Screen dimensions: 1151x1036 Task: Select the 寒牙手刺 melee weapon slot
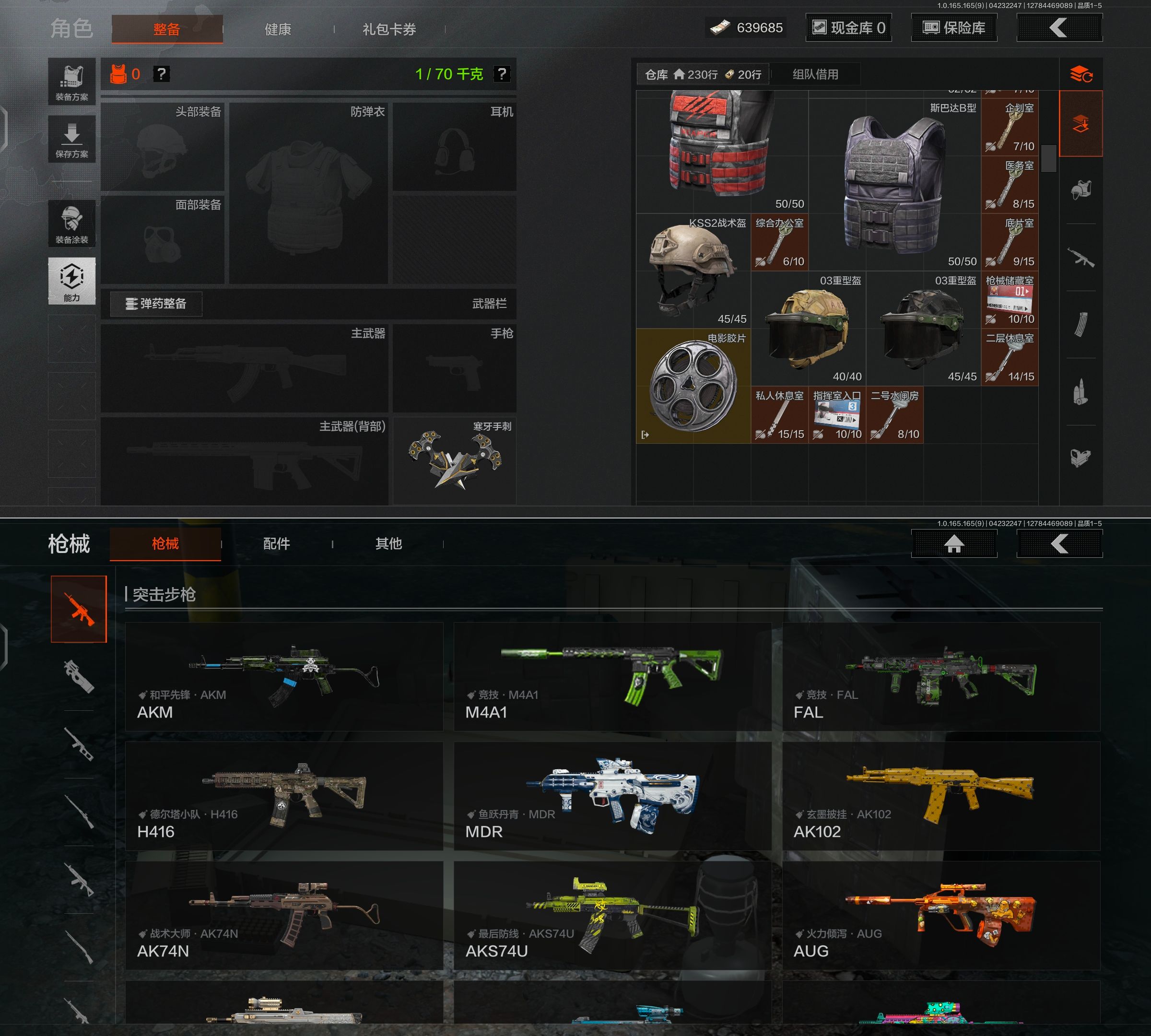pos(454,460)
